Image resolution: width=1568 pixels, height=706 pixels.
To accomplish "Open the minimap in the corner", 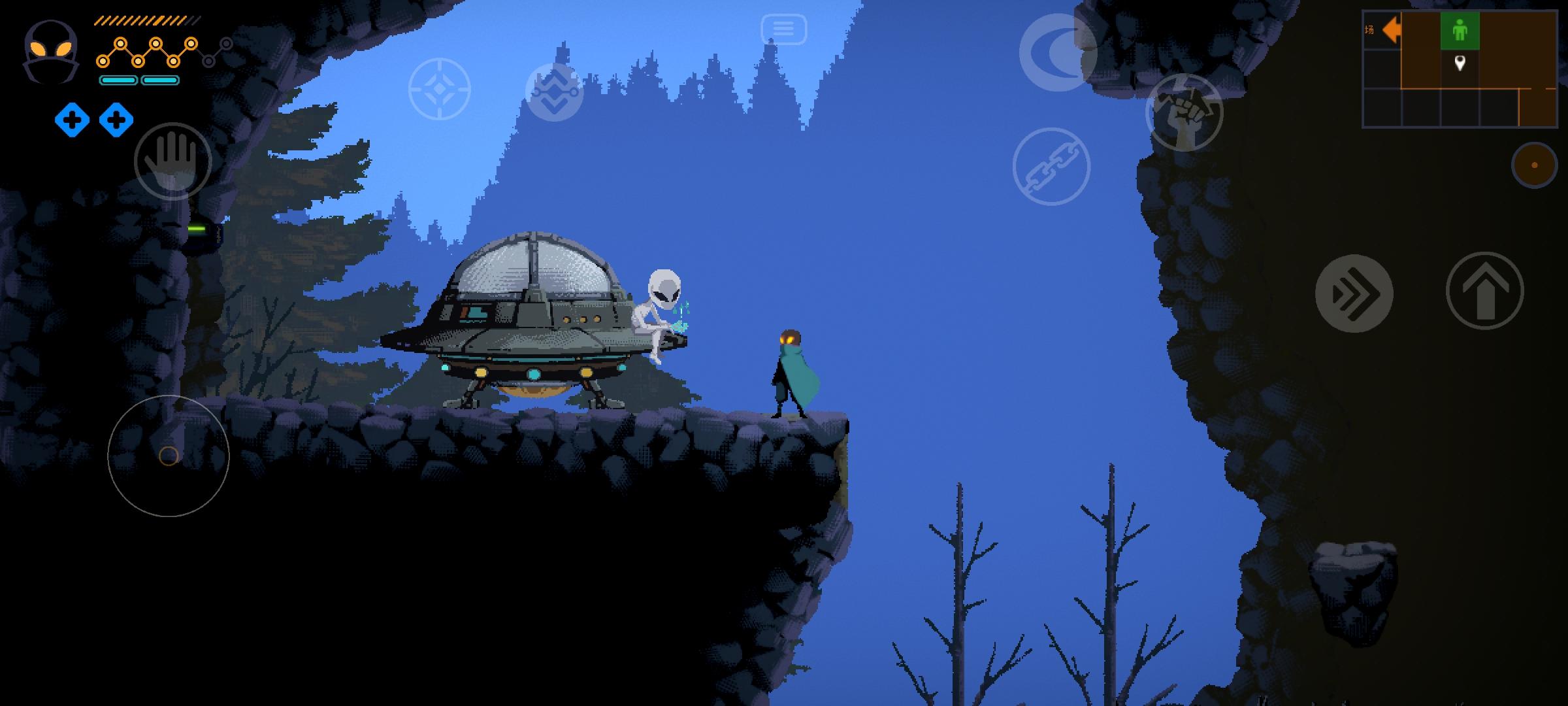I will coord(1460,69).
